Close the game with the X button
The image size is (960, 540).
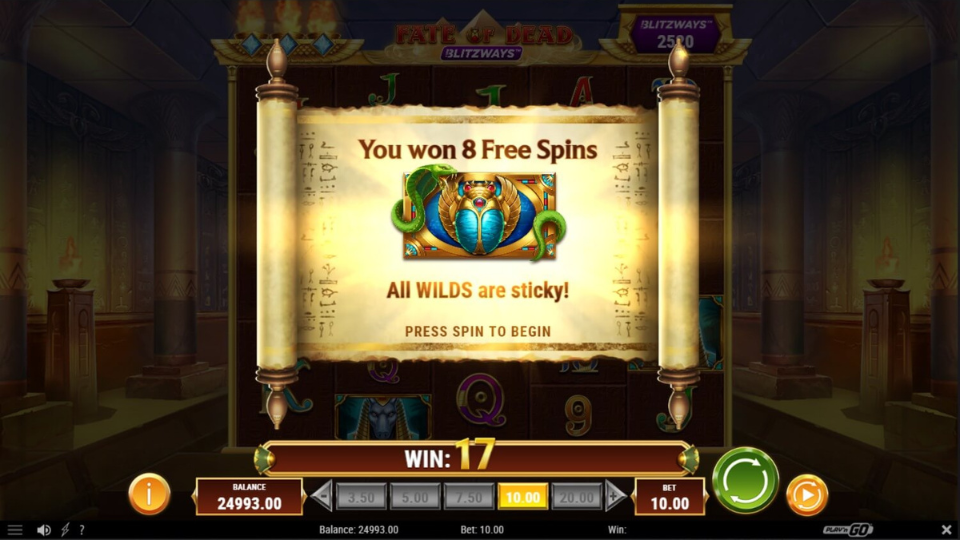tap(946, 530)
